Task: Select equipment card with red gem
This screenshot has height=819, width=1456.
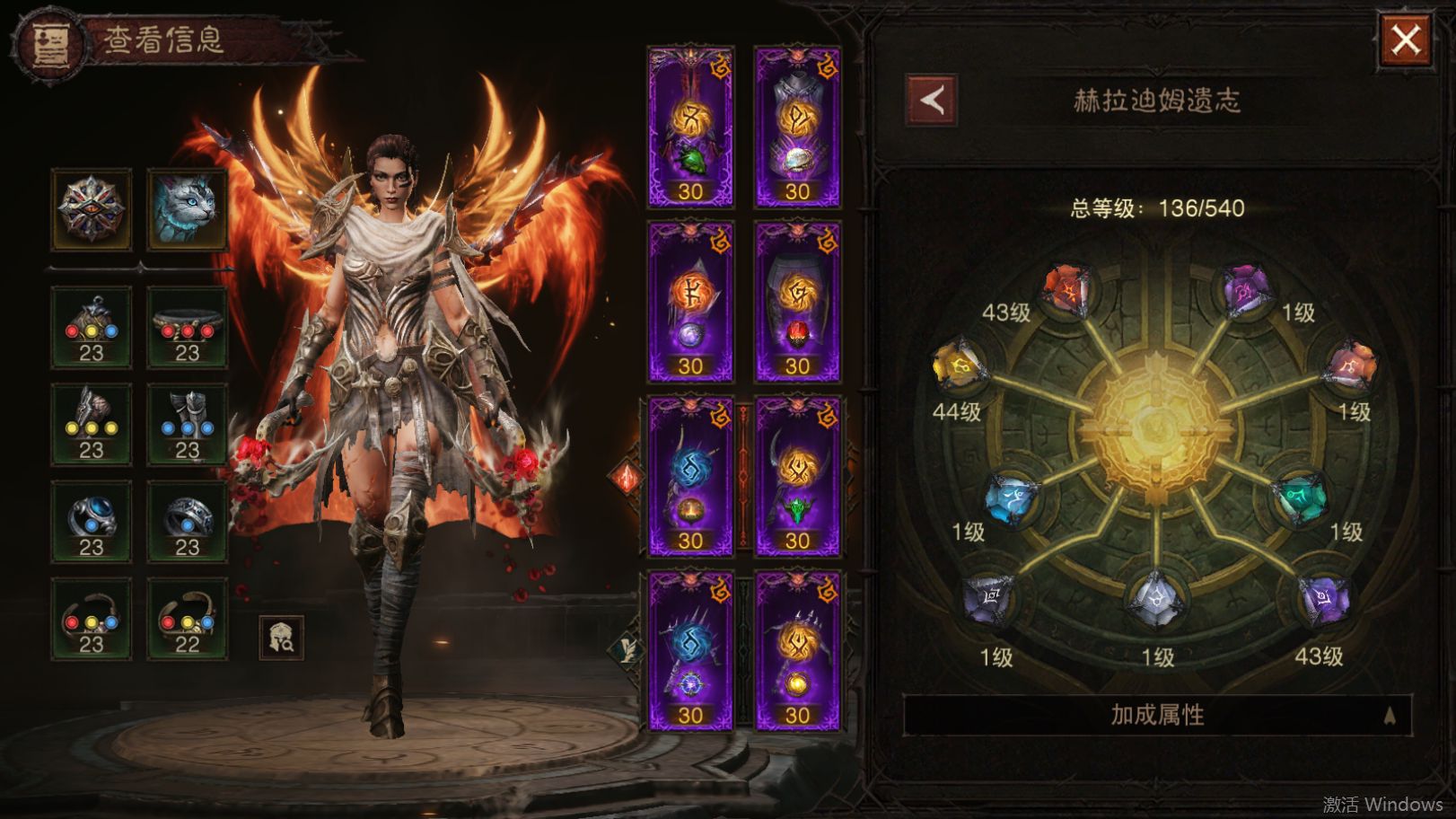Action: tap(797, 302)
